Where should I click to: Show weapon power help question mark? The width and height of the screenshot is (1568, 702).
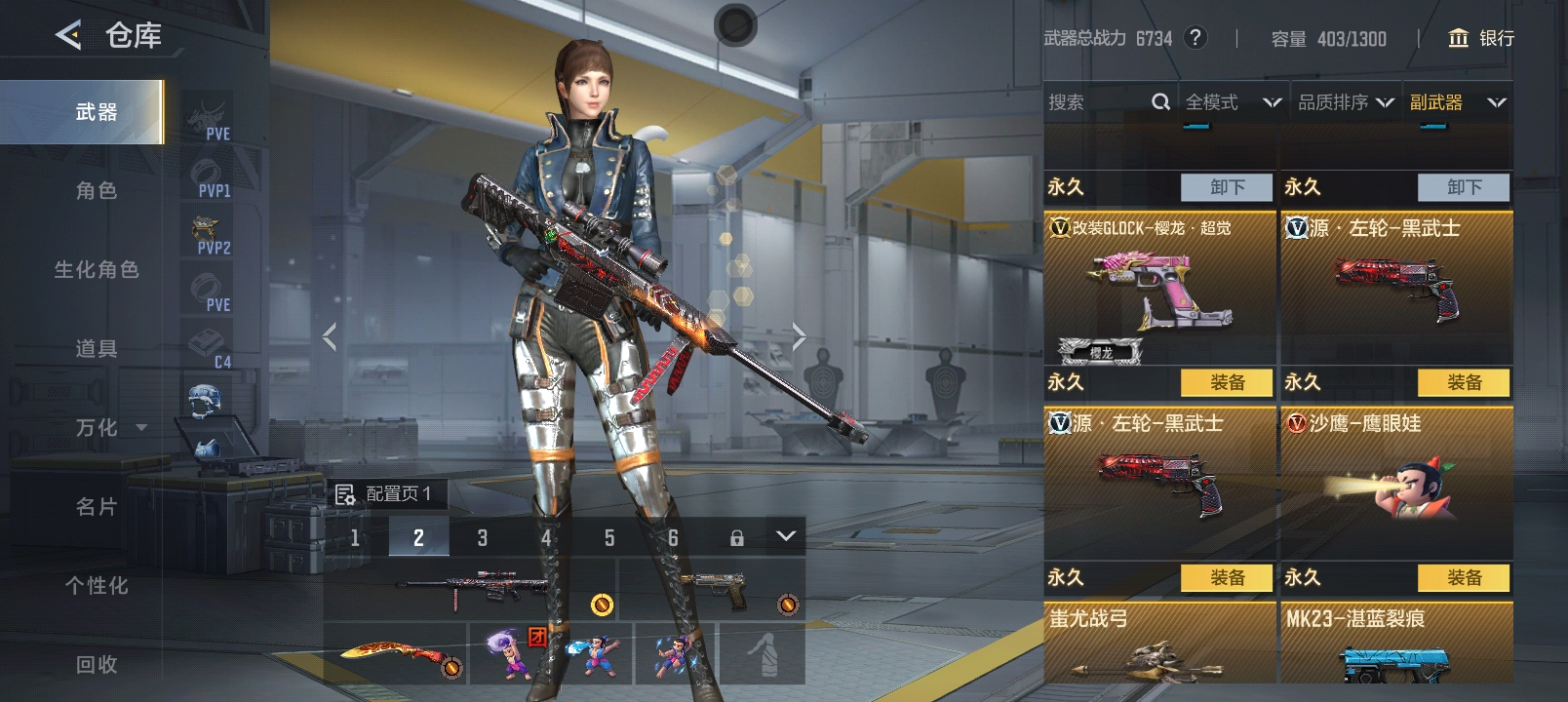pyautogui.click(x=1195, y=38)
